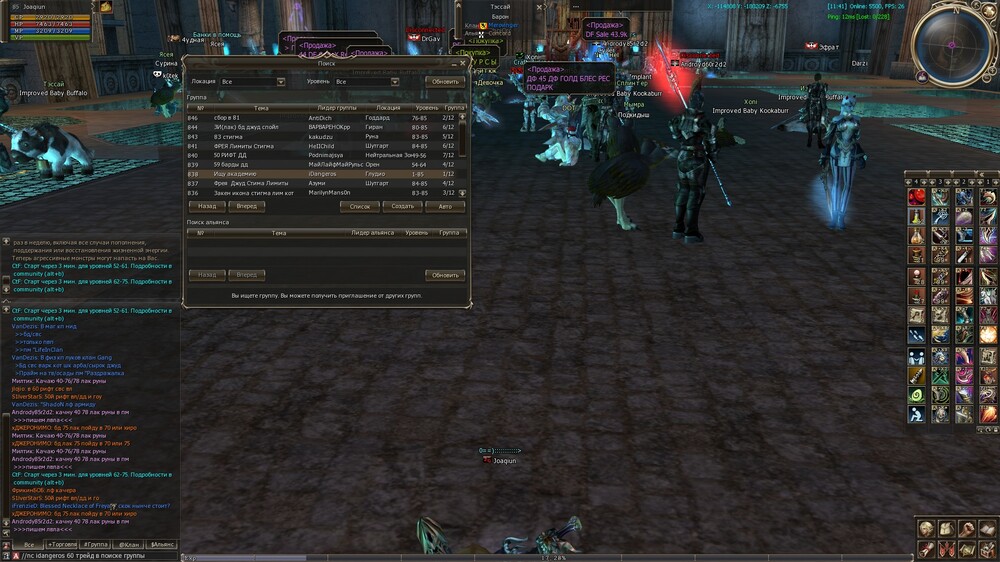This screenshot has width=1000, height=562.
Task: Refresh alliance search with bottom Обновить
Action: point(445,274)
